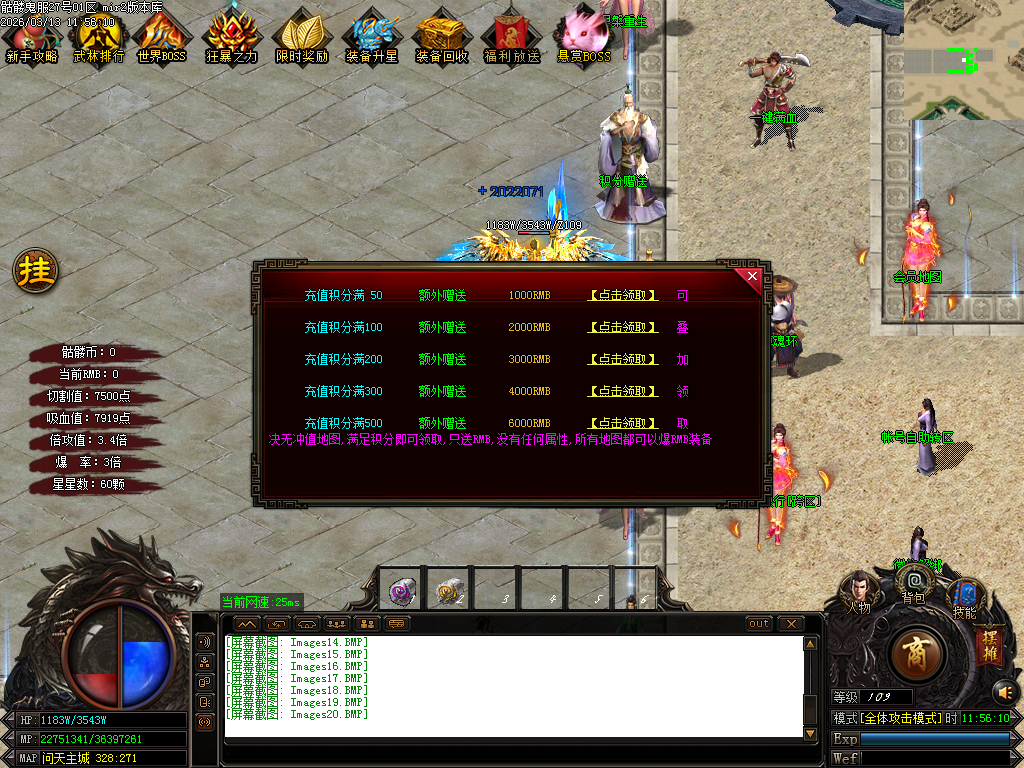
Task: Open the 悬赏BOSS bounty menu
Action: [x=584, y=36]
